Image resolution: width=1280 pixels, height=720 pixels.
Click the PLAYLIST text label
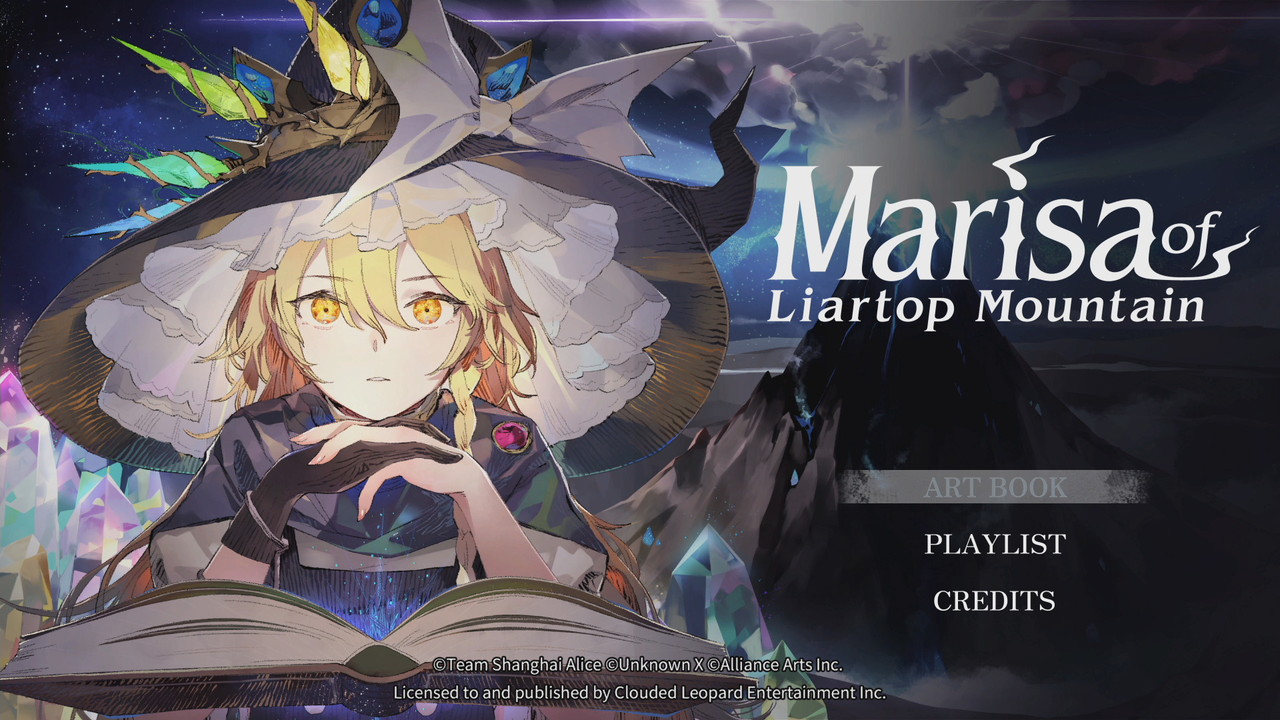994,545
